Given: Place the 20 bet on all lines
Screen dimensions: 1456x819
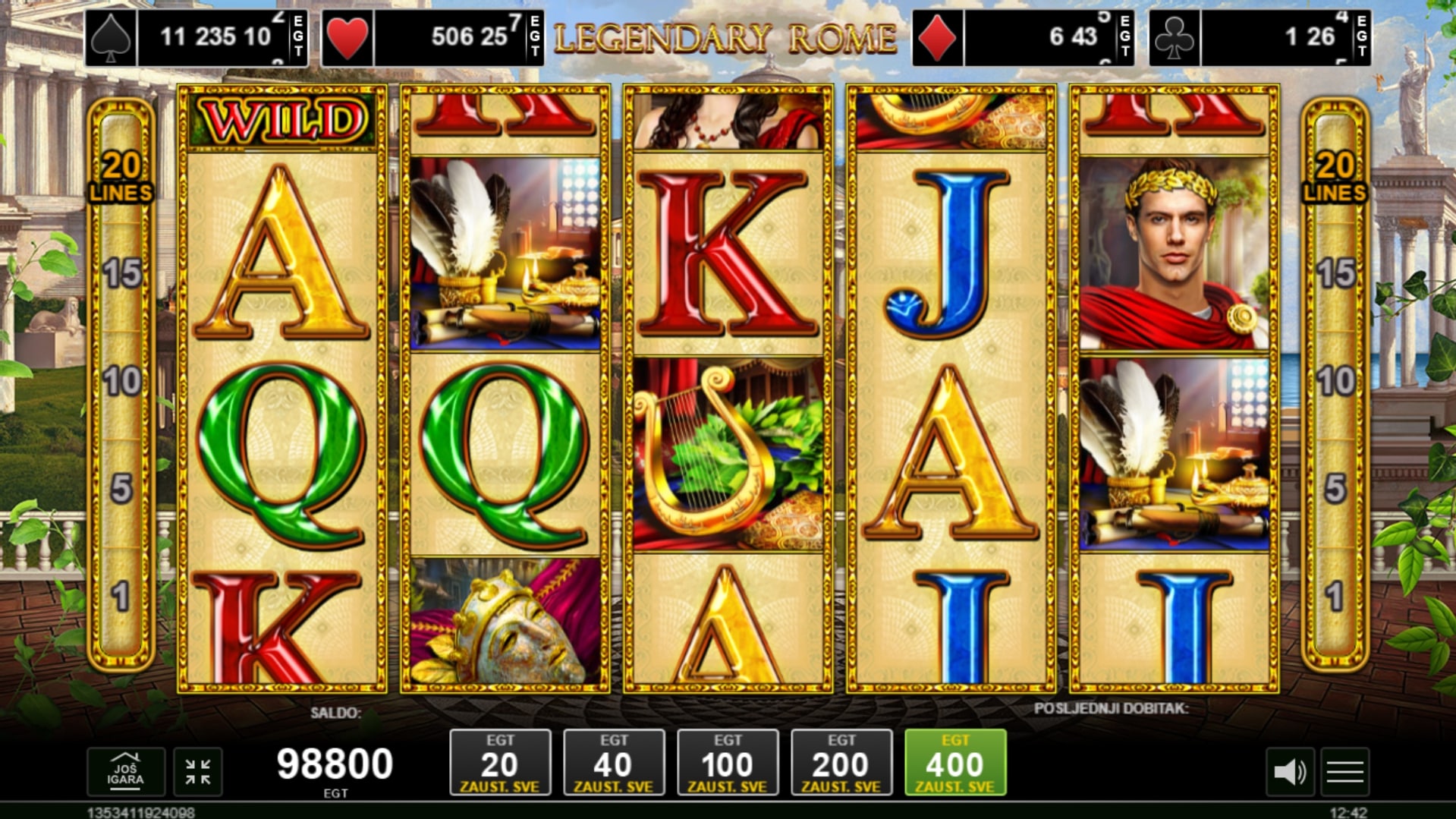Looking at the screenshot, I should click(x=500, y=762).
